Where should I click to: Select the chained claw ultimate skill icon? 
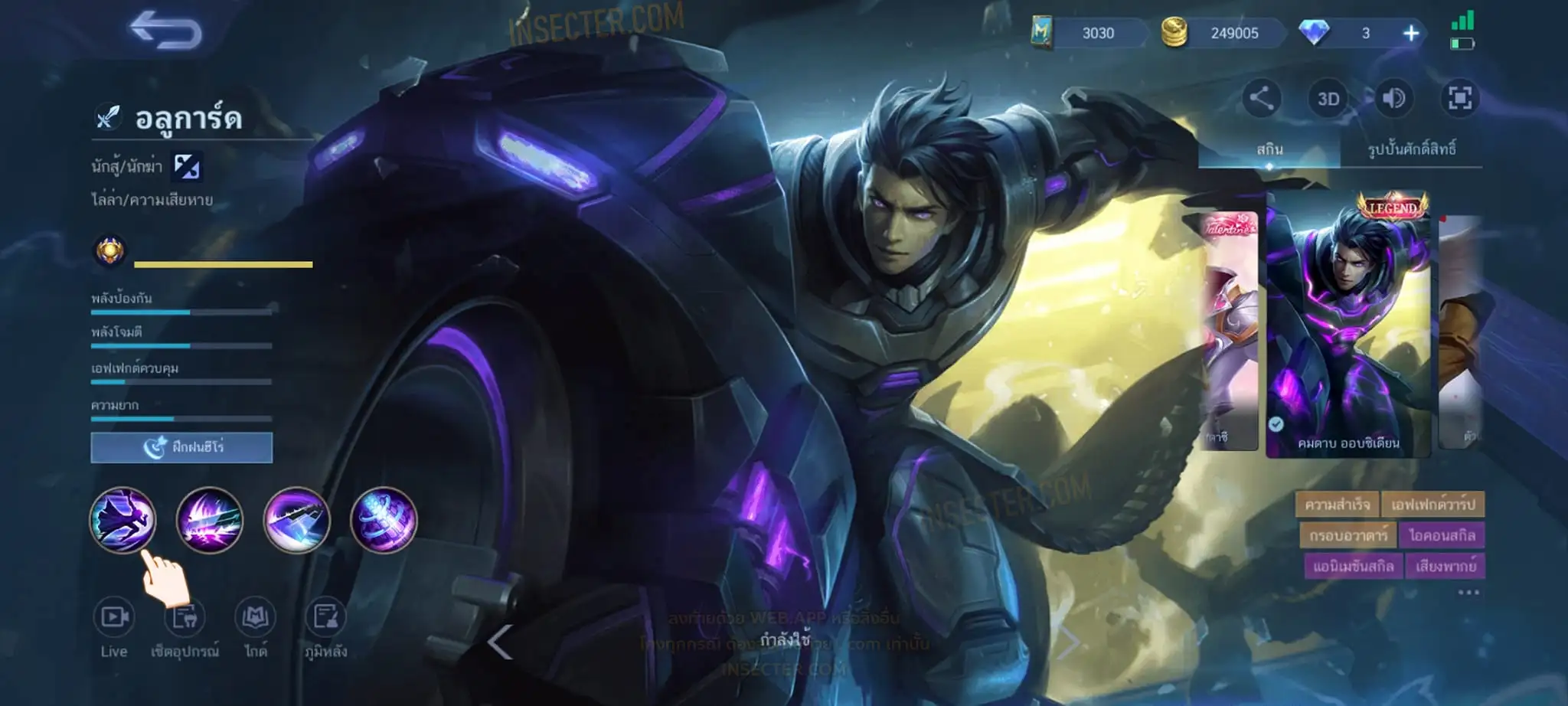(x=384, y=520)
